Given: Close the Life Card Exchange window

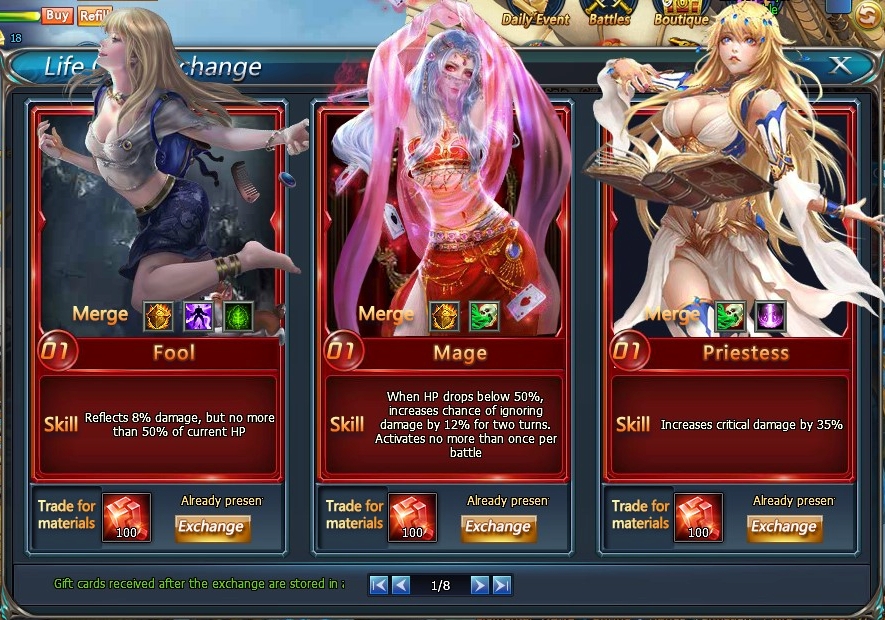Looking at the screenshot, I should (840, 66).
